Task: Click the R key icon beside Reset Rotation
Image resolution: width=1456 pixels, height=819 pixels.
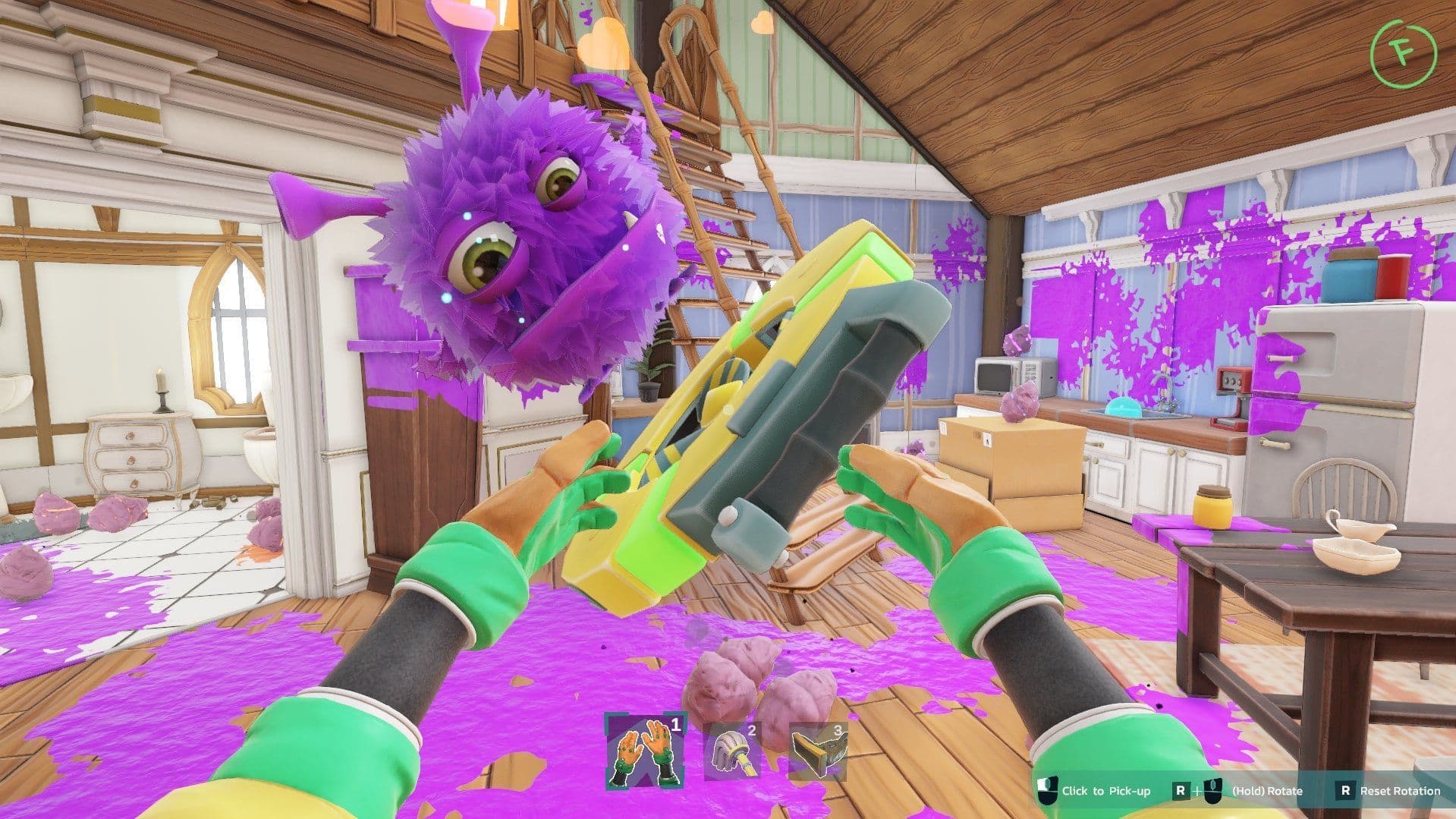Action: (1348, 791)
